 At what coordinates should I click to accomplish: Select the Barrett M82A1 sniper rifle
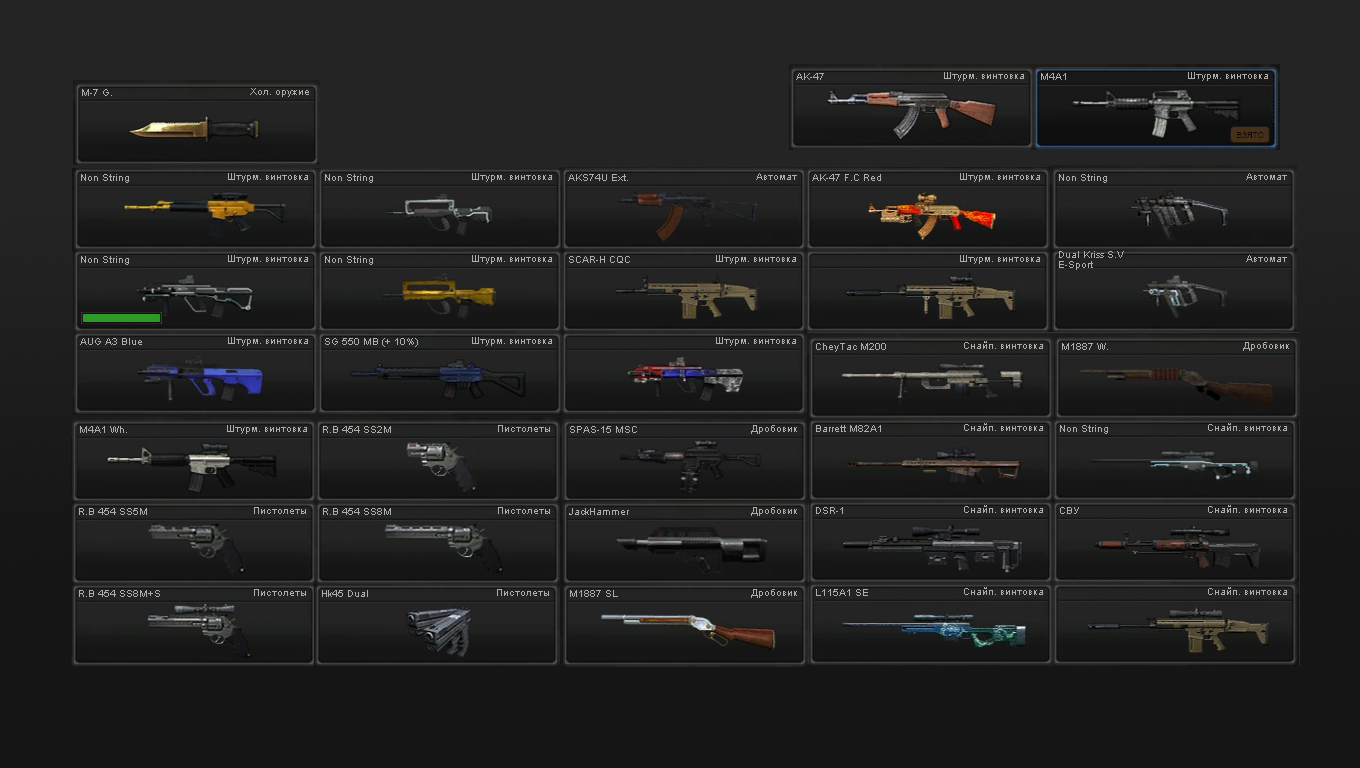click(928, 458)
